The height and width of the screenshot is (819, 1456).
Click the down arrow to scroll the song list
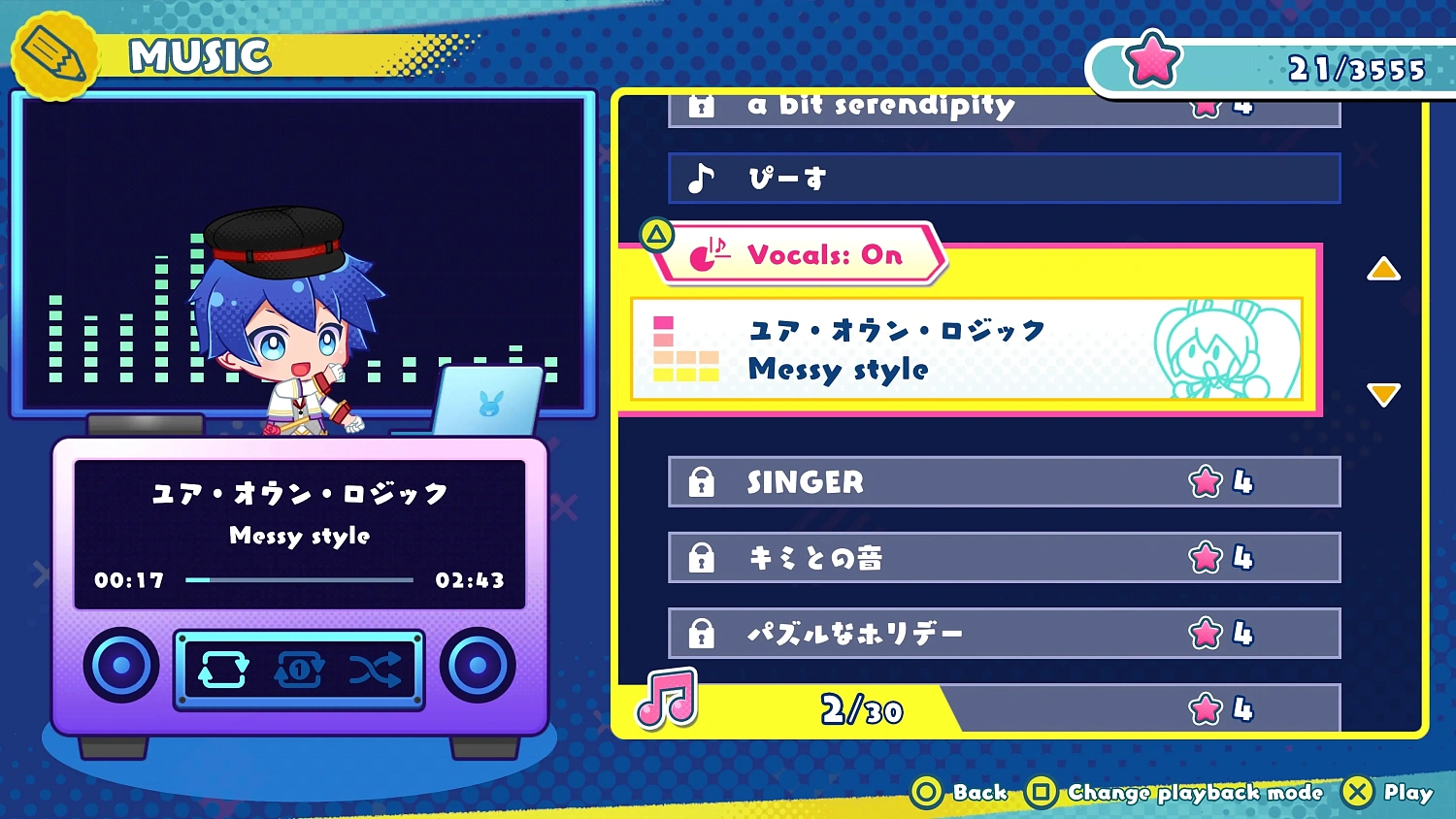point(1383,394)
